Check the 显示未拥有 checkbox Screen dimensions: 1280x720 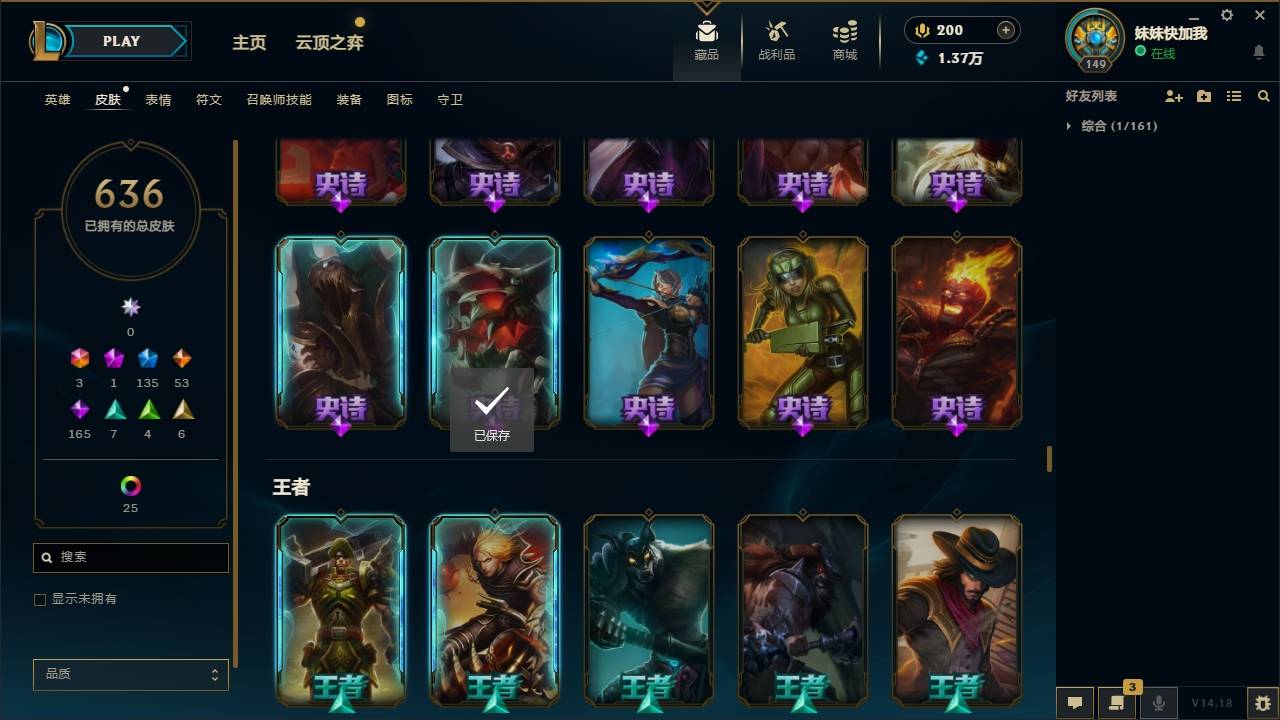[x=39, y=599]
